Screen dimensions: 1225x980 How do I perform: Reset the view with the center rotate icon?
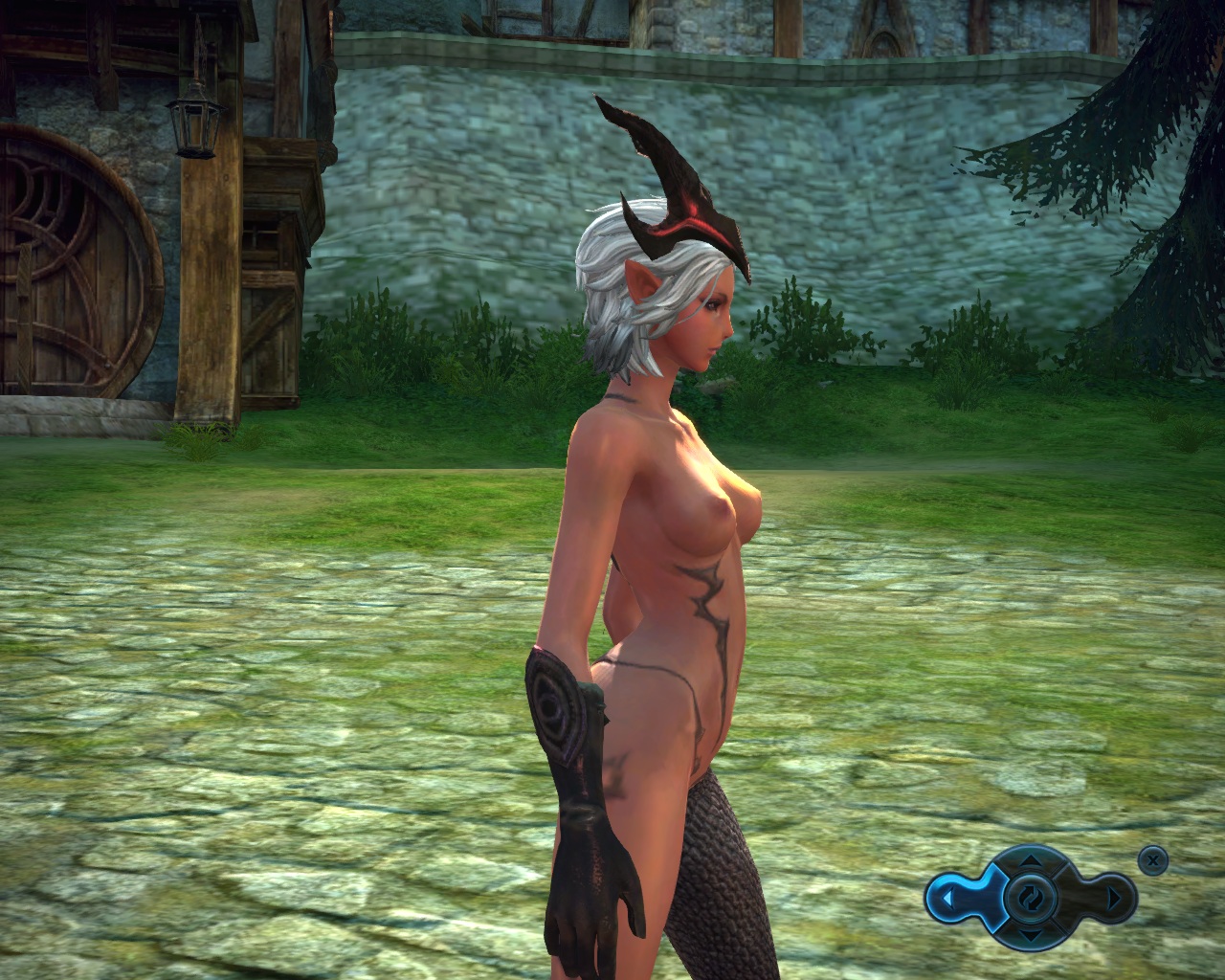click(1029, 899)
